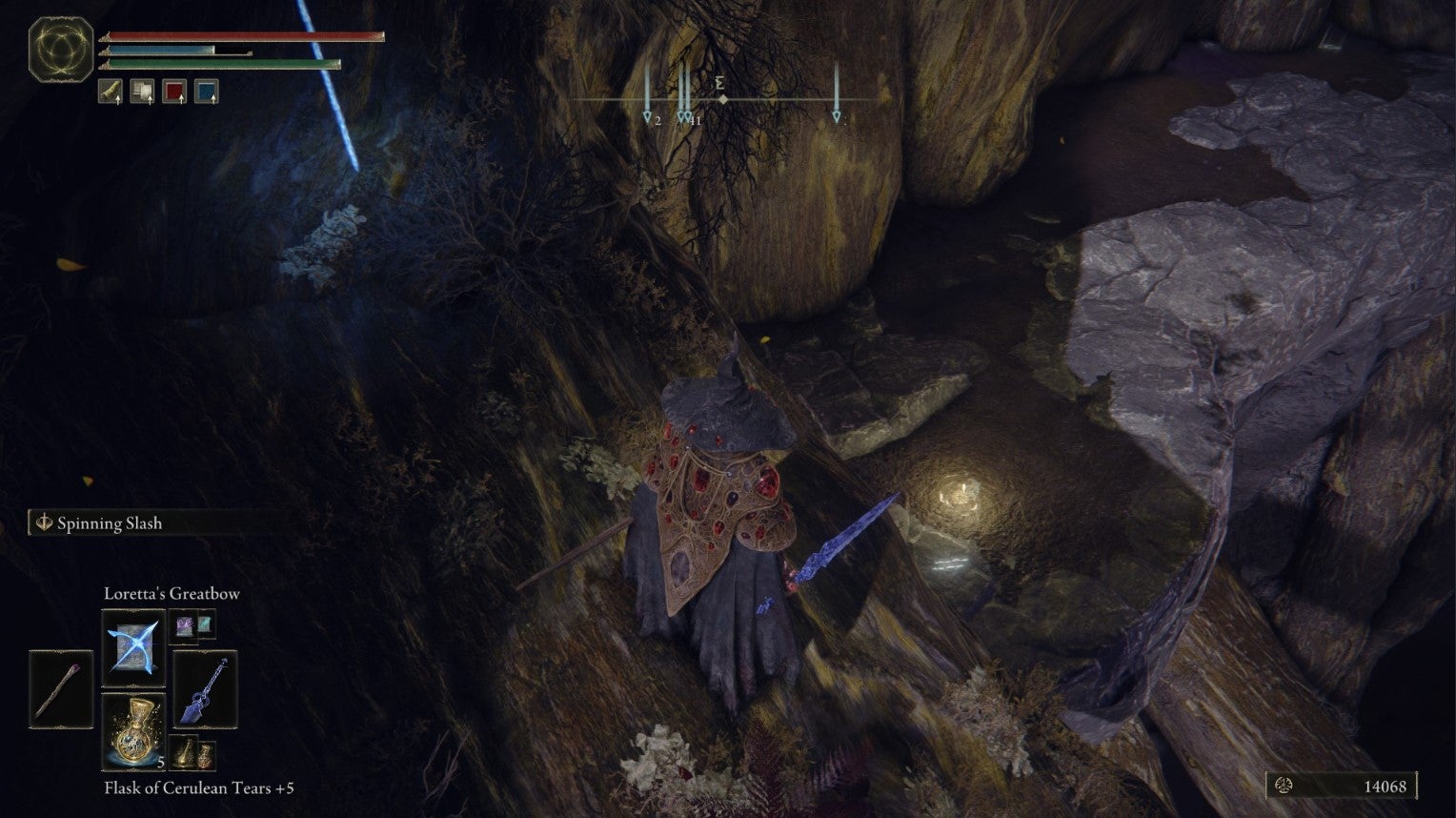Viewport: 1456px width, 818px height.
Task: Click the perfume bottle pouch icon
Action: (206, 755)
